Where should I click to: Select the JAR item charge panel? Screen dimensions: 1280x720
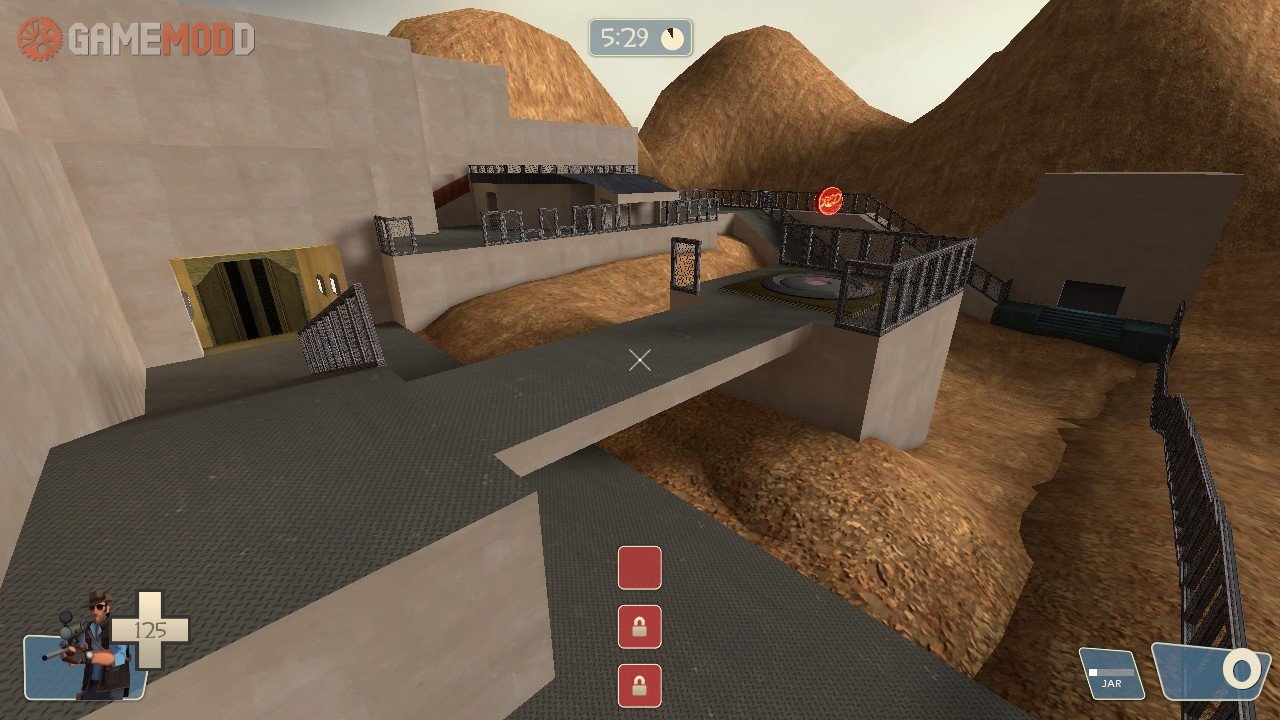1112,674
